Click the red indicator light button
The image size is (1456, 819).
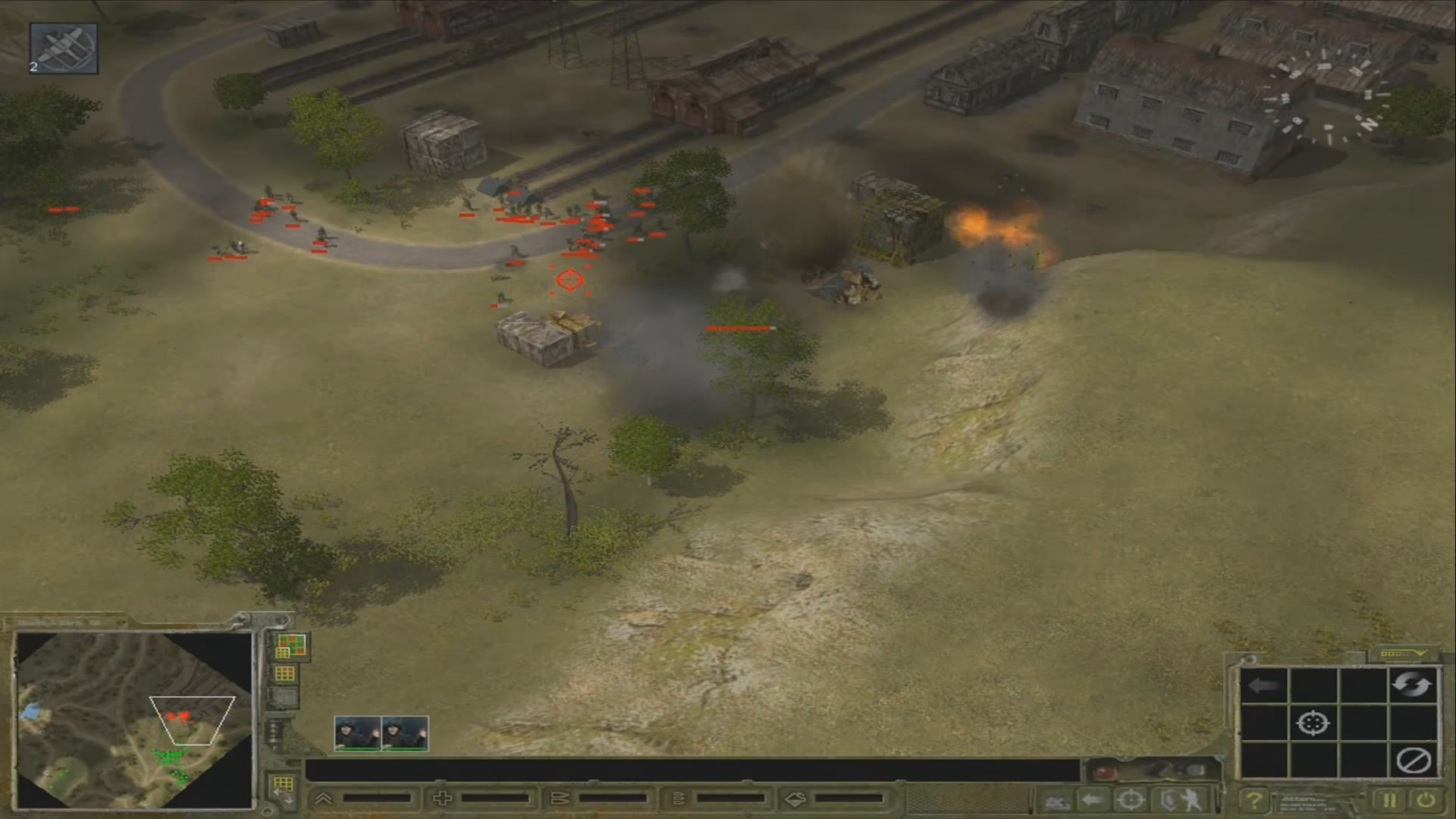point(1105,772)
